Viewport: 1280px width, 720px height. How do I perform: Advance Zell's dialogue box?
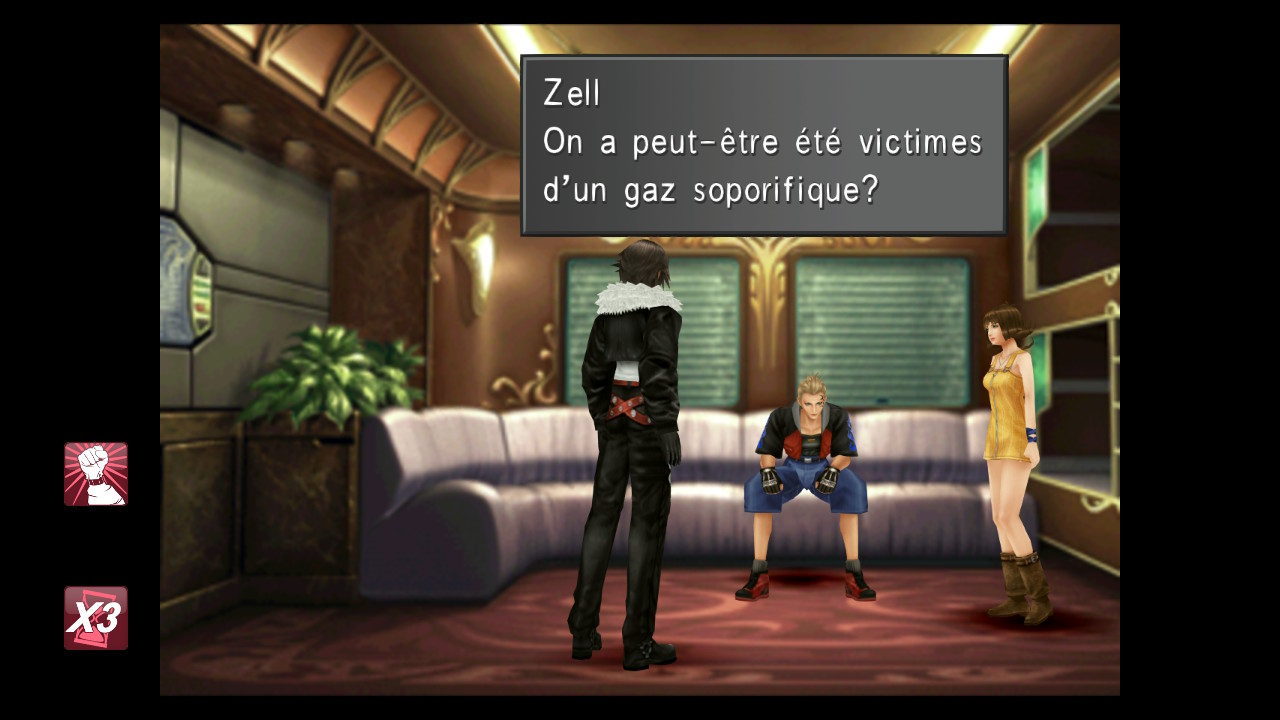point(763,146)
